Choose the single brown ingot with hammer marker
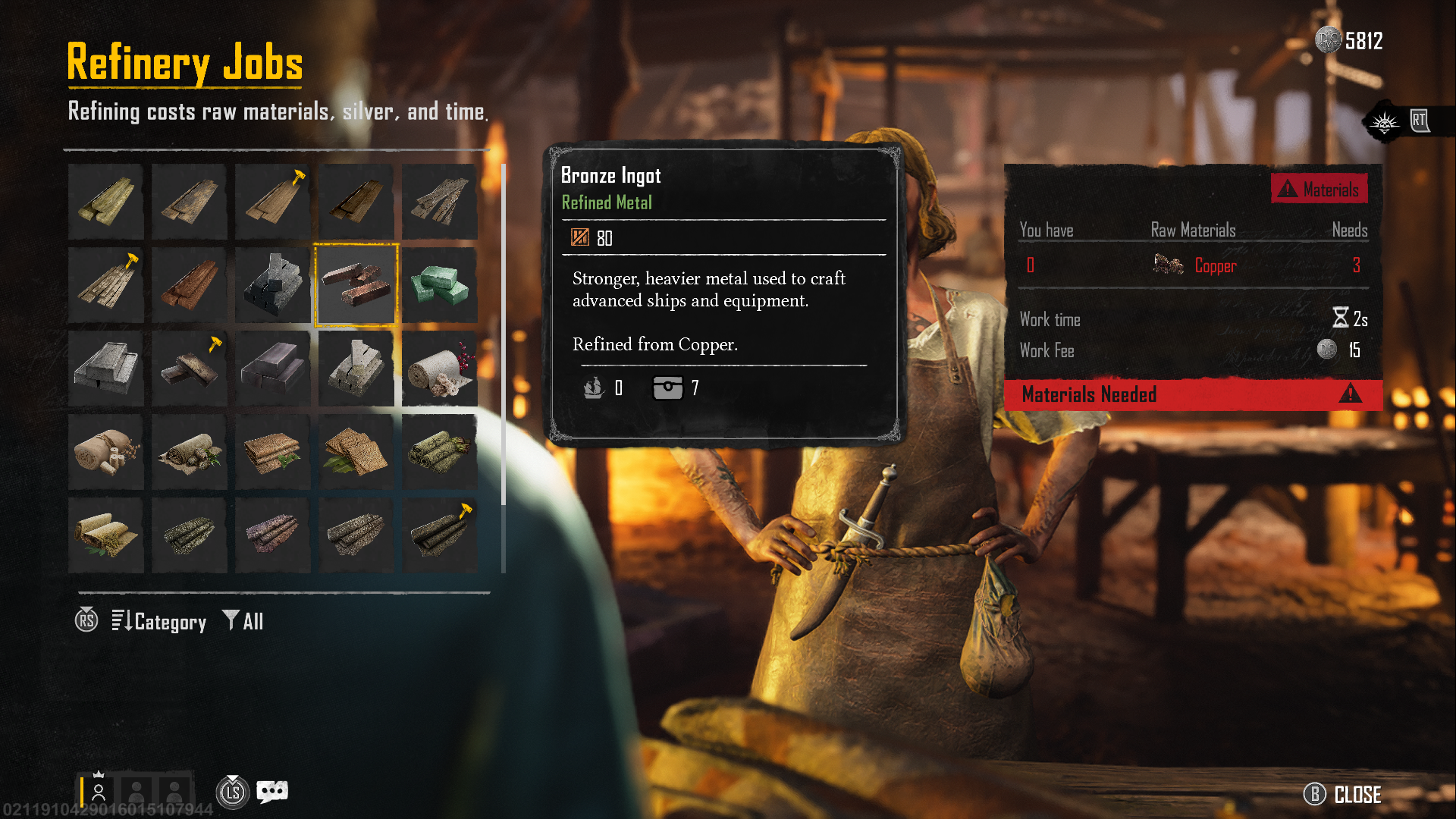 click(x=189, y=369)
